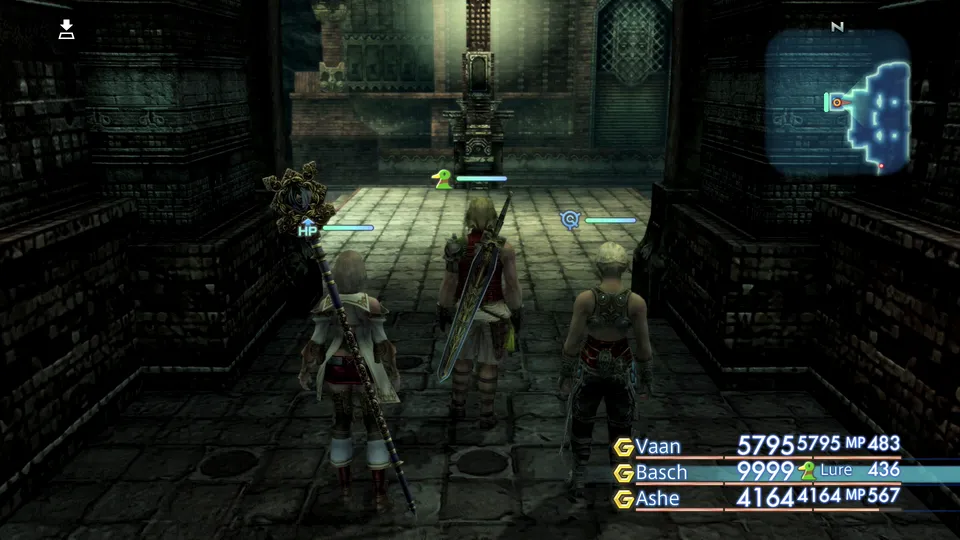Image resolution: width=960 pixels, height=540 pixels.
Task: Select Vaan in the party list
Action: 656,445
